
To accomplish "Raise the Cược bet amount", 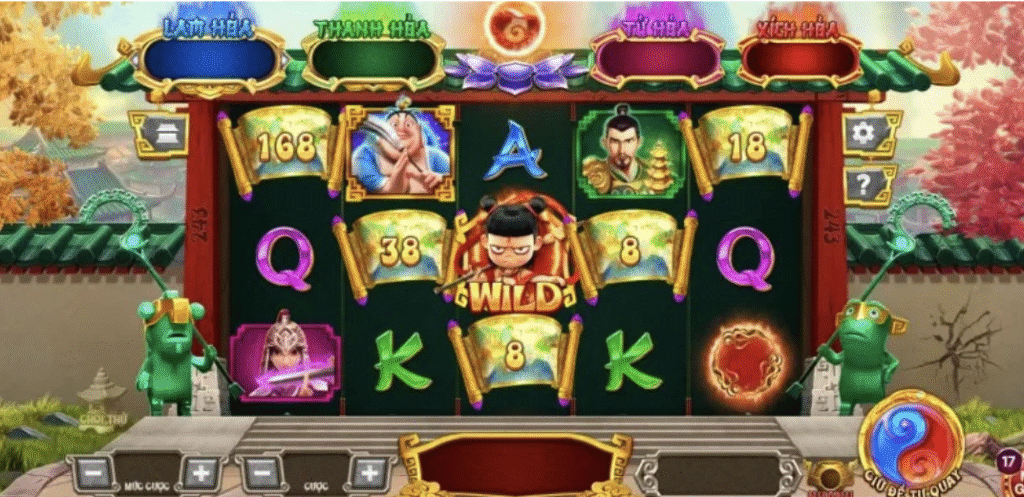I will point(369,472).
